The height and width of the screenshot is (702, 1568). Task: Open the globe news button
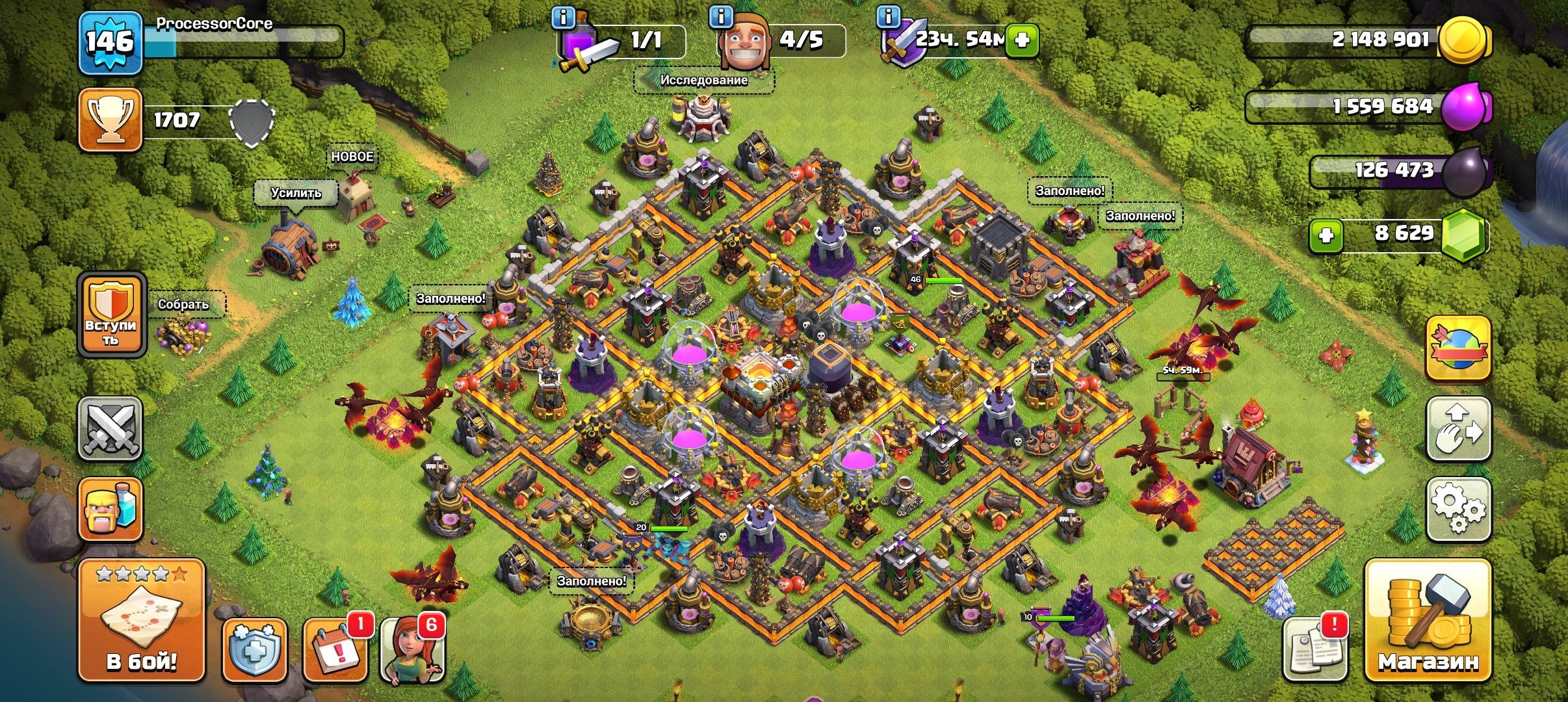point(1458,348)
